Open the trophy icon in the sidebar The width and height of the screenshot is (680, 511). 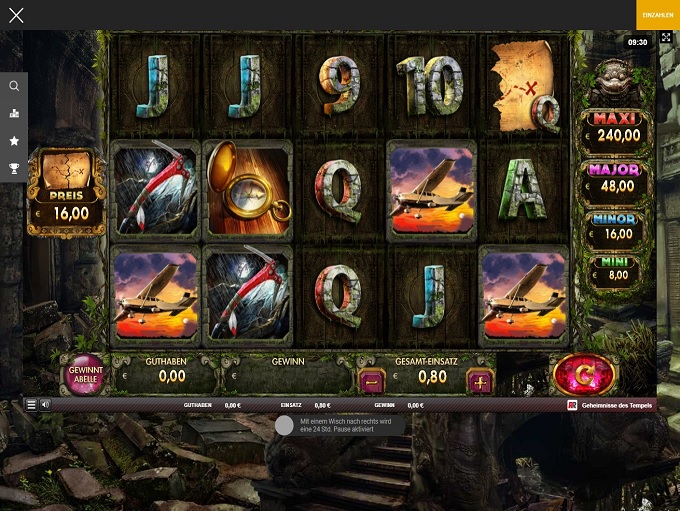14,168
